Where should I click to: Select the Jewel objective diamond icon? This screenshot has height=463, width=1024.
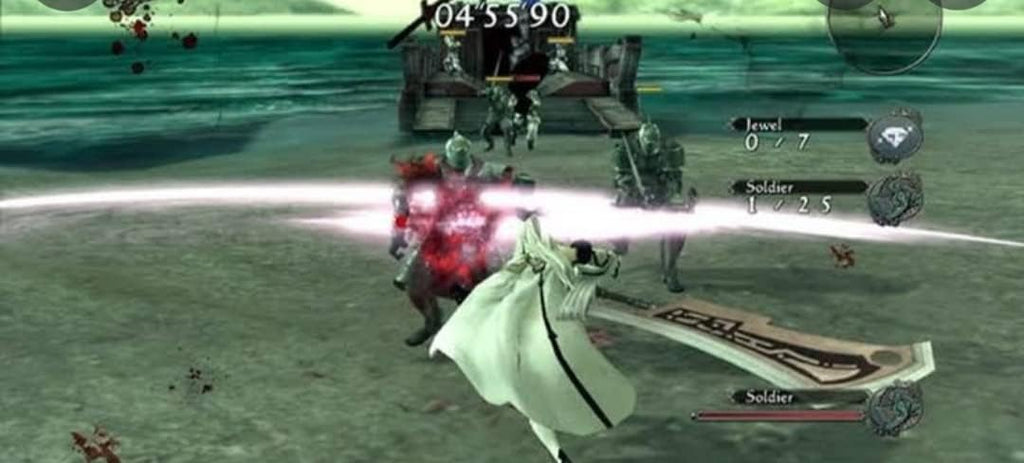click(893, 137)
